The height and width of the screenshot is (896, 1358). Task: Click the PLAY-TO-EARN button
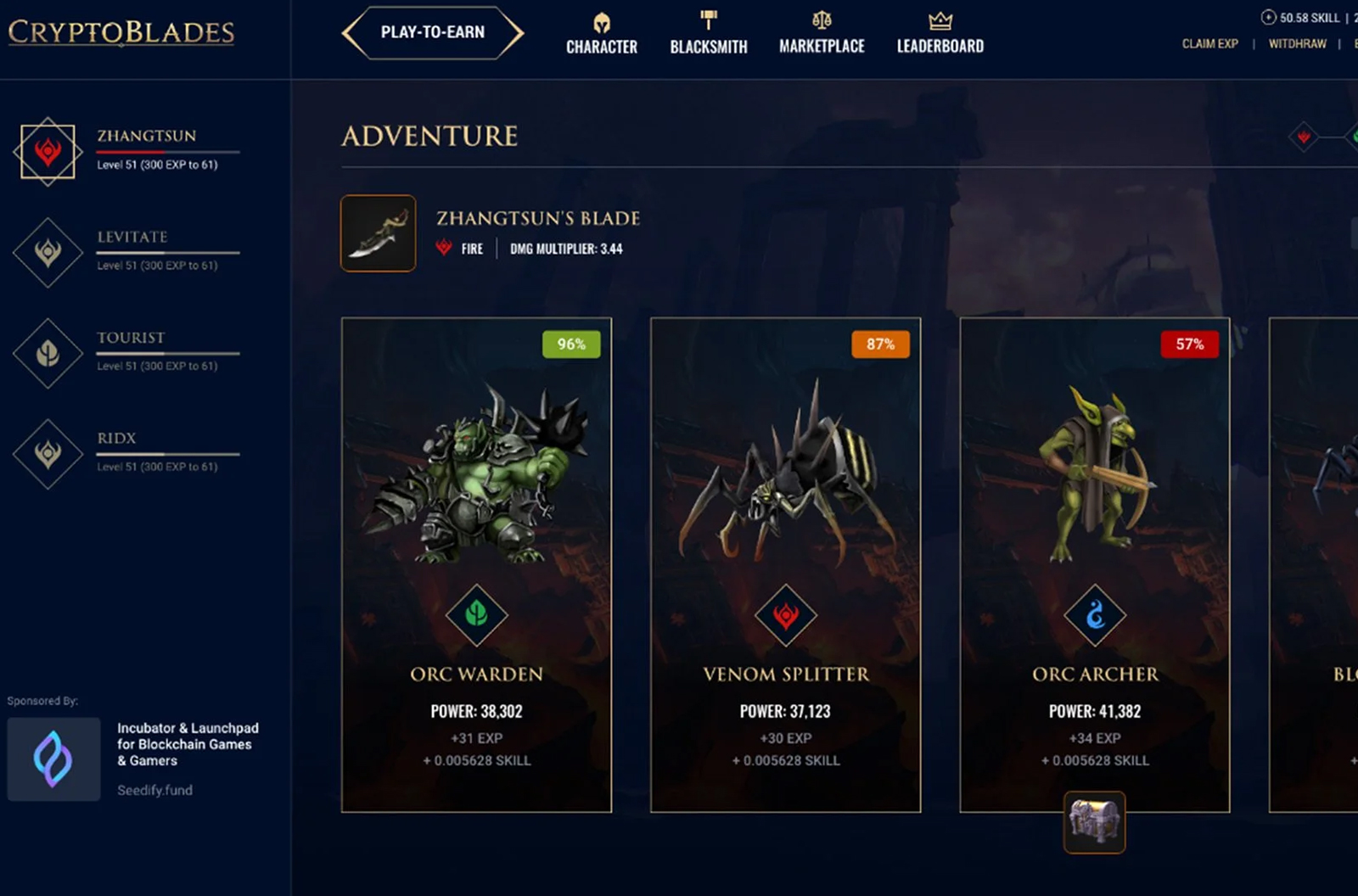432,32
